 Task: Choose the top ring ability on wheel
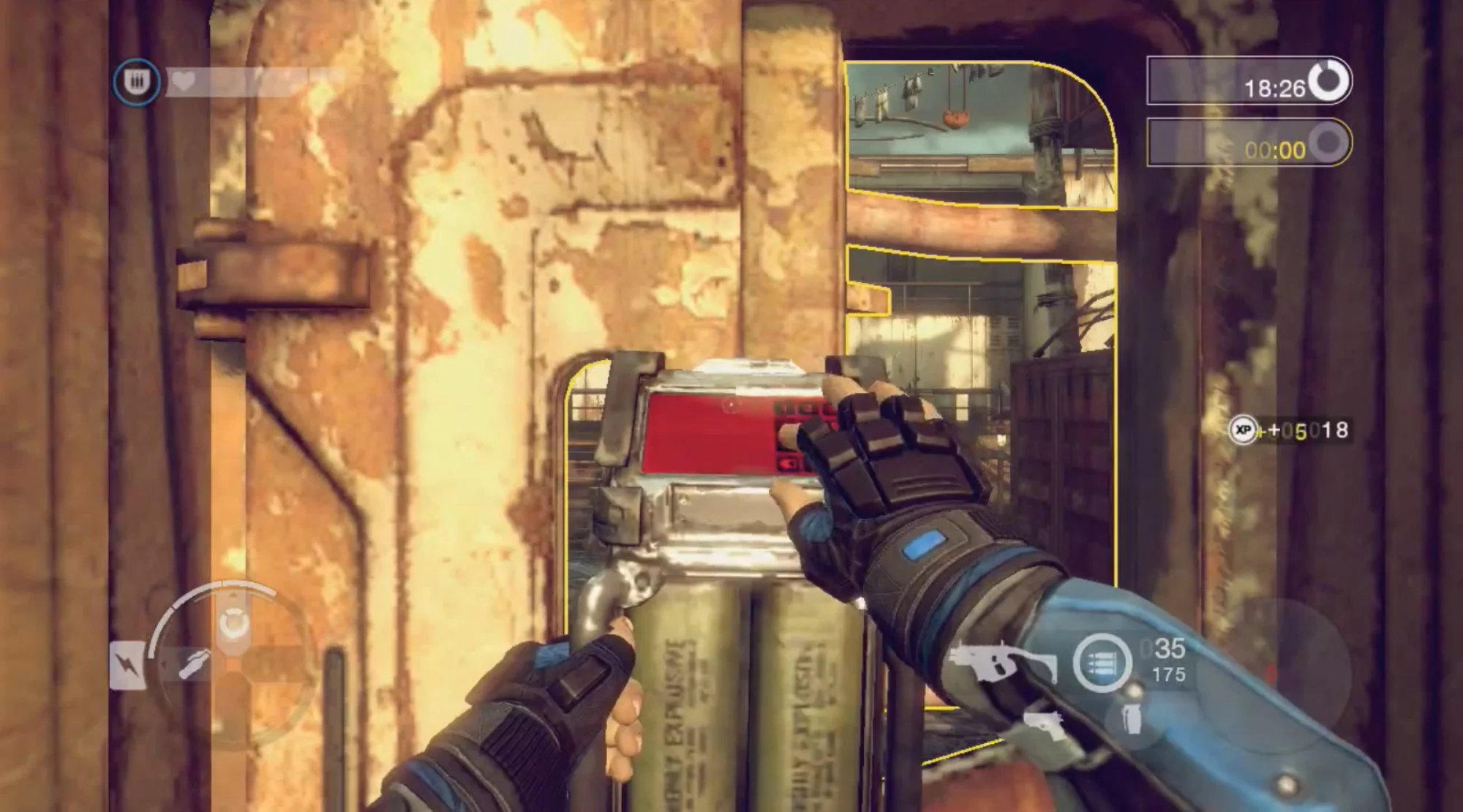click(x=234, y=623)
